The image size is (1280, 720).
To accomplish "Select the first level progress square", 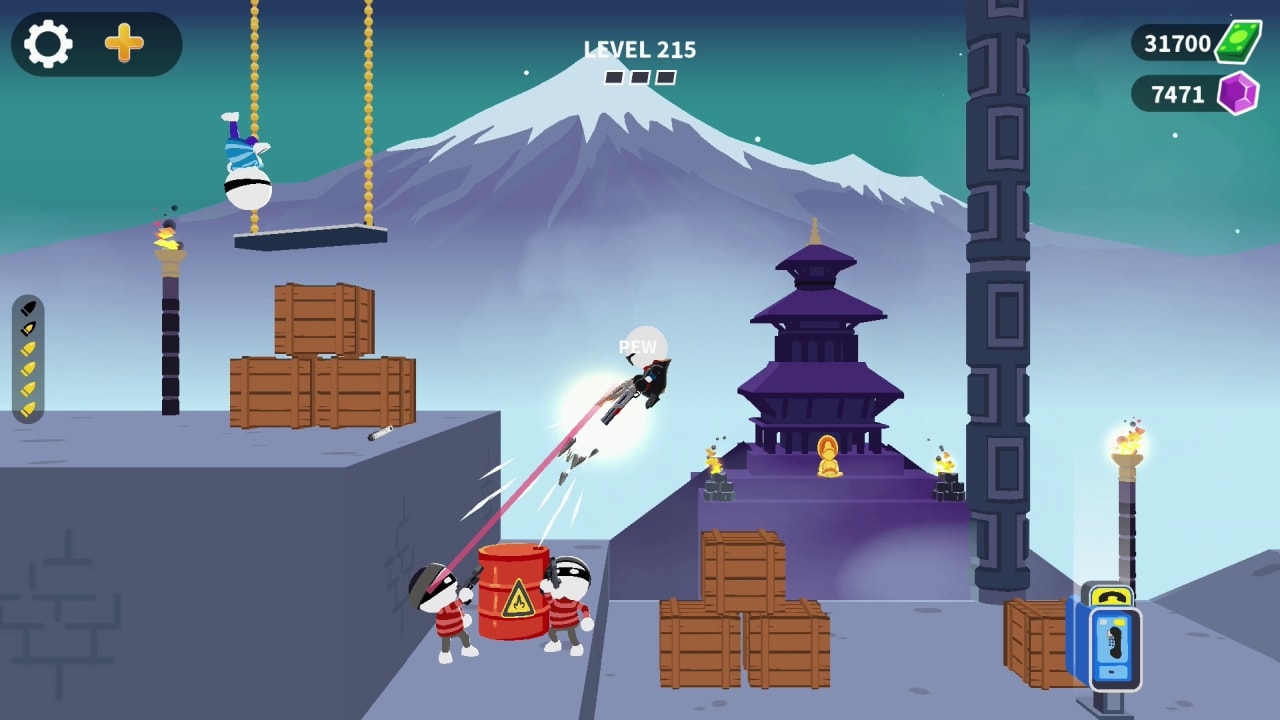I will click(x=614, y=77).
